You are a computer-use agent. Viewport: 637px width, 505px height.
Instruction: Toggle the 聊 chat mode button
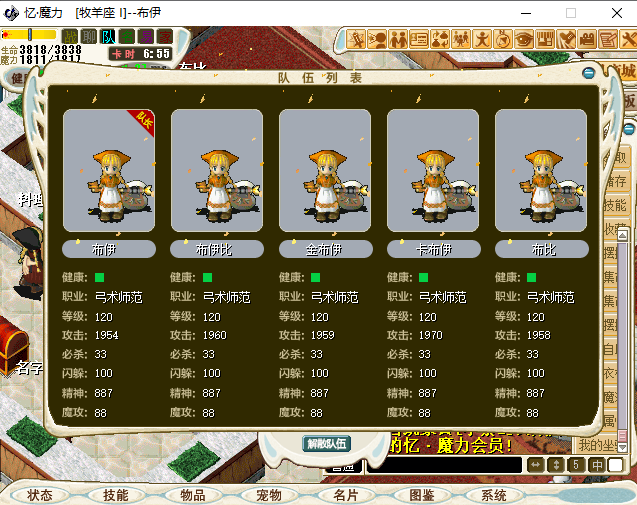89,37
